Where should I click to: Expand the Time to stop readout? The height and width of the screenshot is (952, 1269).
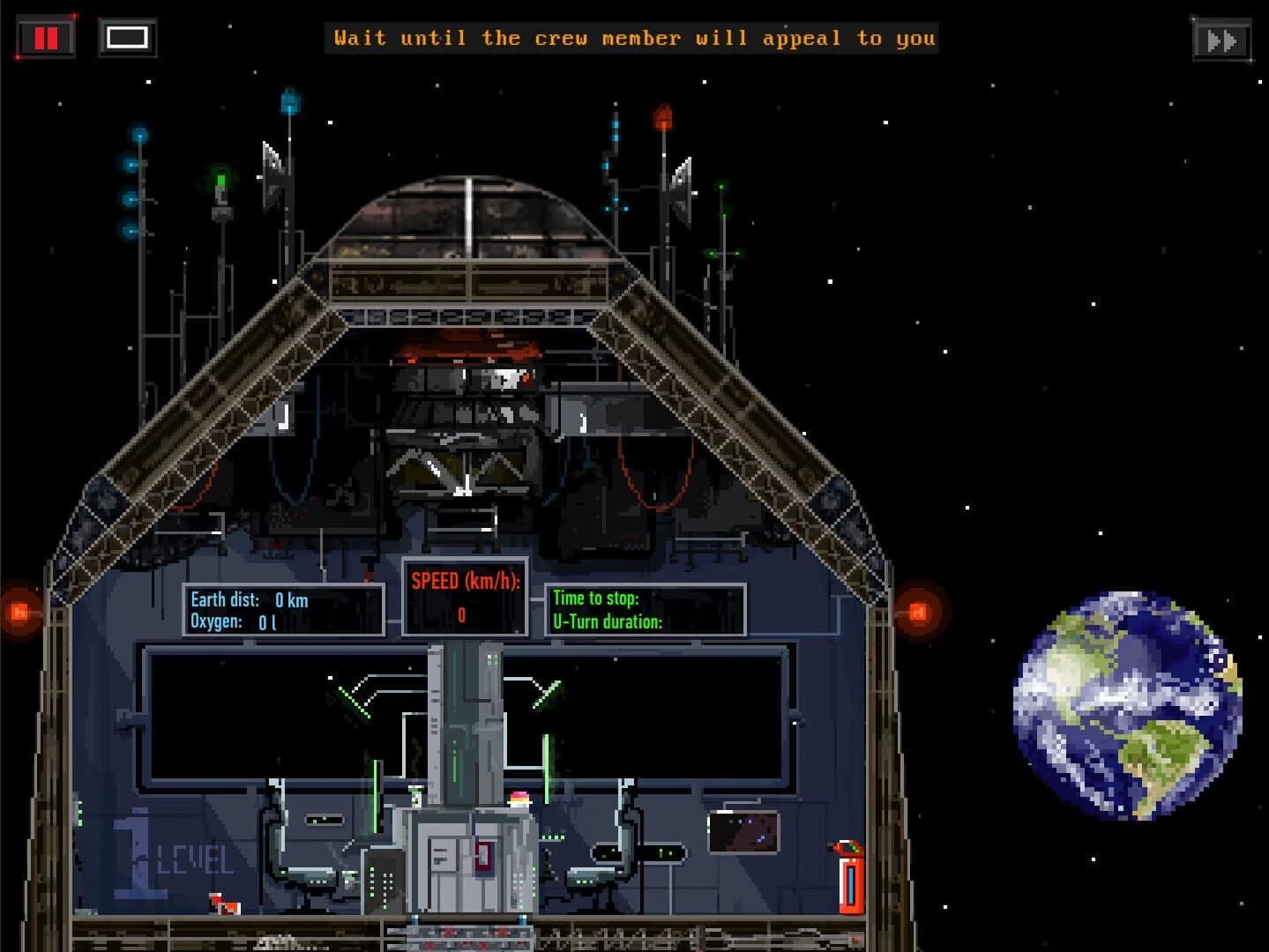click(x=596, y=598)
